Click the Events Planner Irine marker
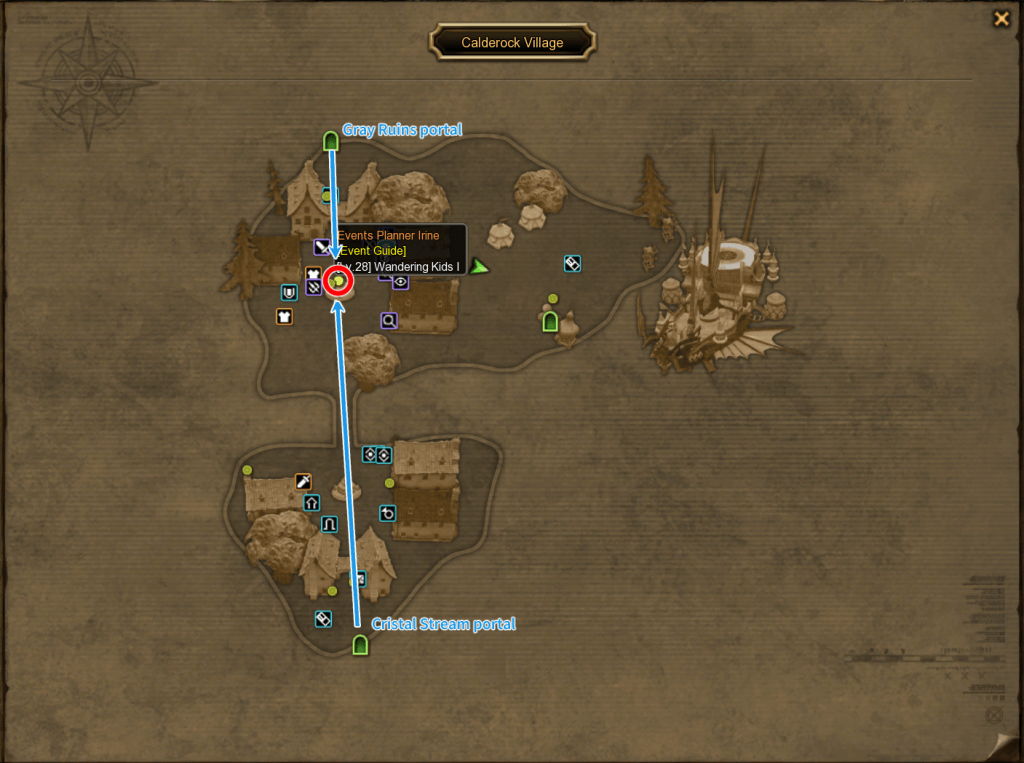The image size is (1024, 763). point(339,283)
